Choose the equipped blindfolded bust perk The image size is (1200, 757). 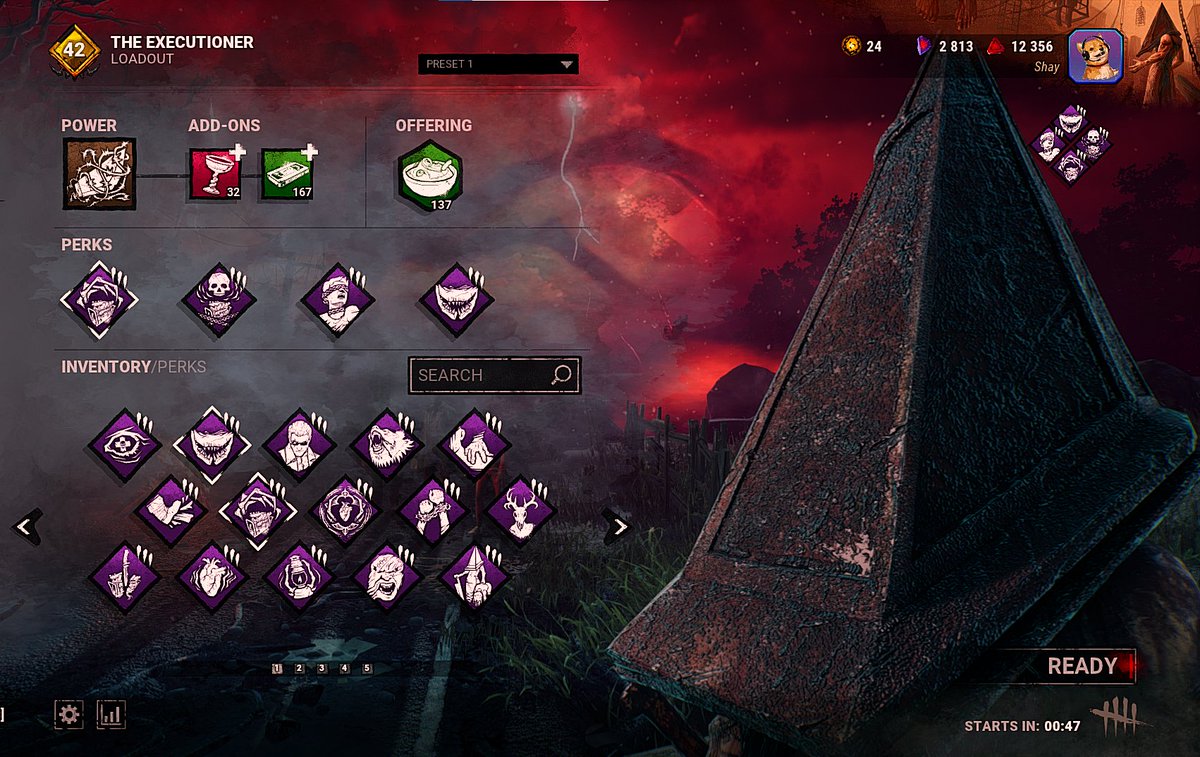coord(338,299)
